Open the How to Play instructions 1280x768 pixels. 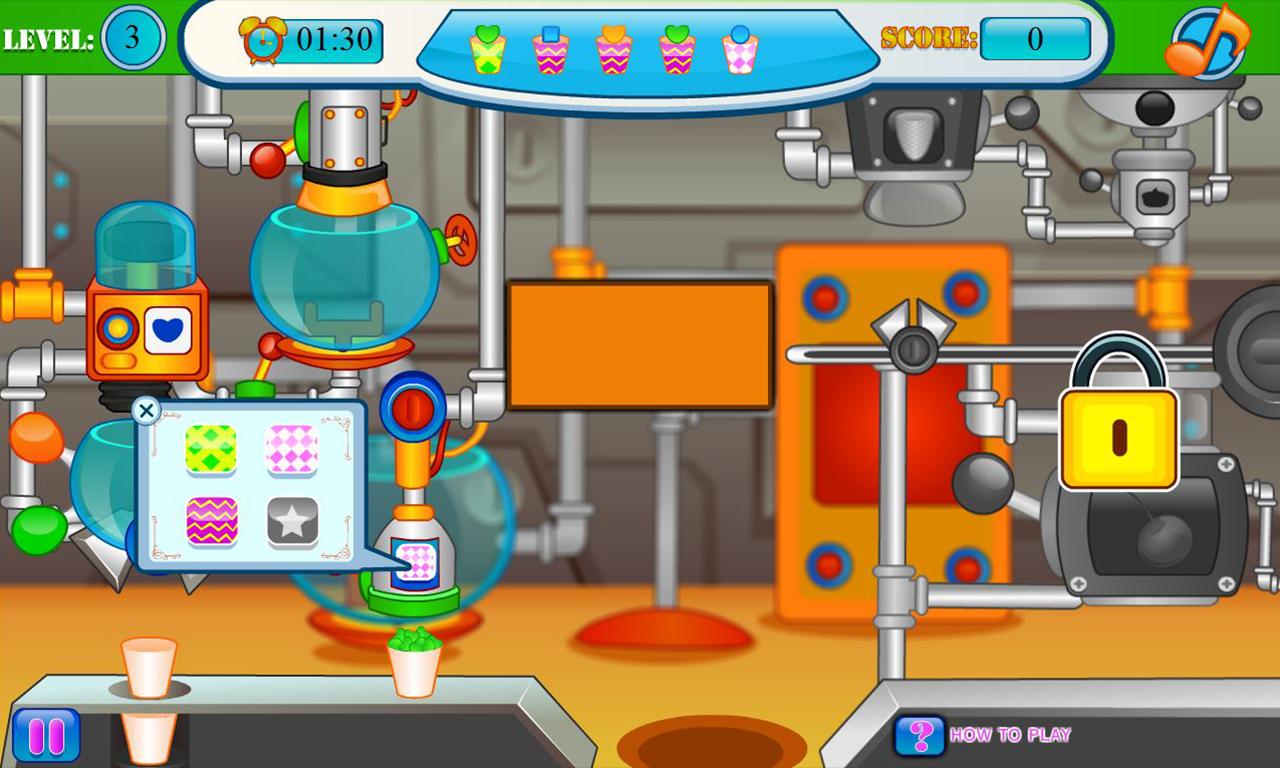(1010, 735)
